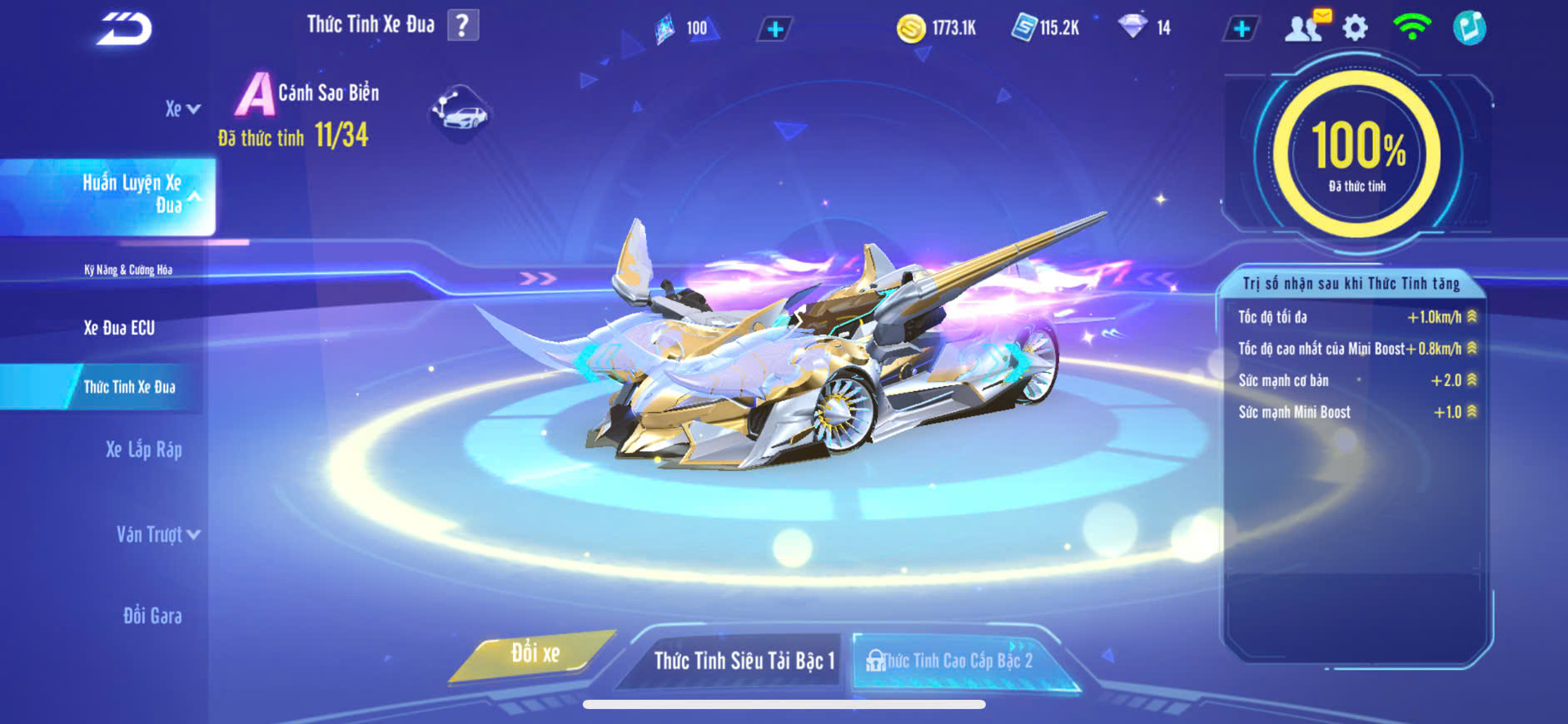Open the gear settings icon
This screenshot has width=1568, height=724.
(1355, 28)
